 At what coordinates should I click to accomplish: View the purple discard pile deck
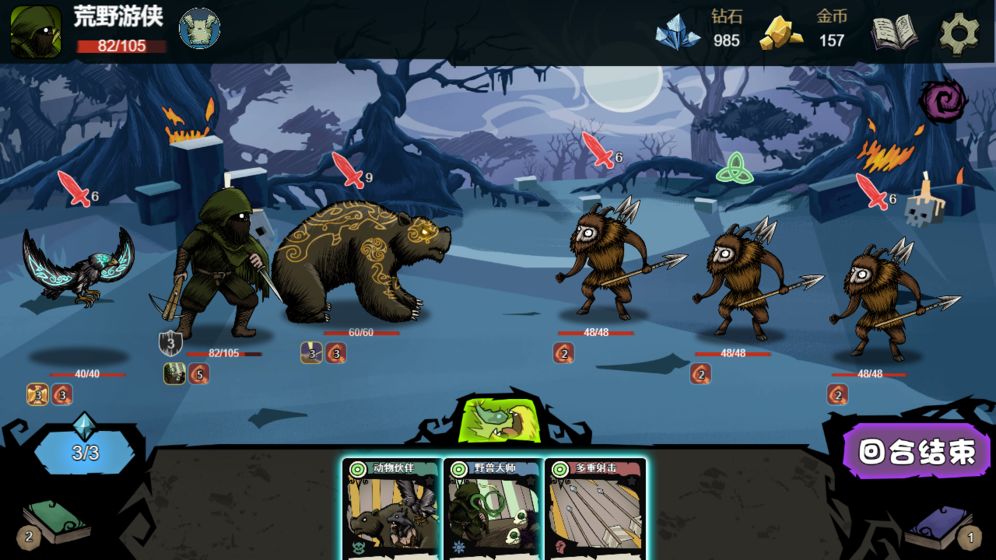tap(940, 524)
